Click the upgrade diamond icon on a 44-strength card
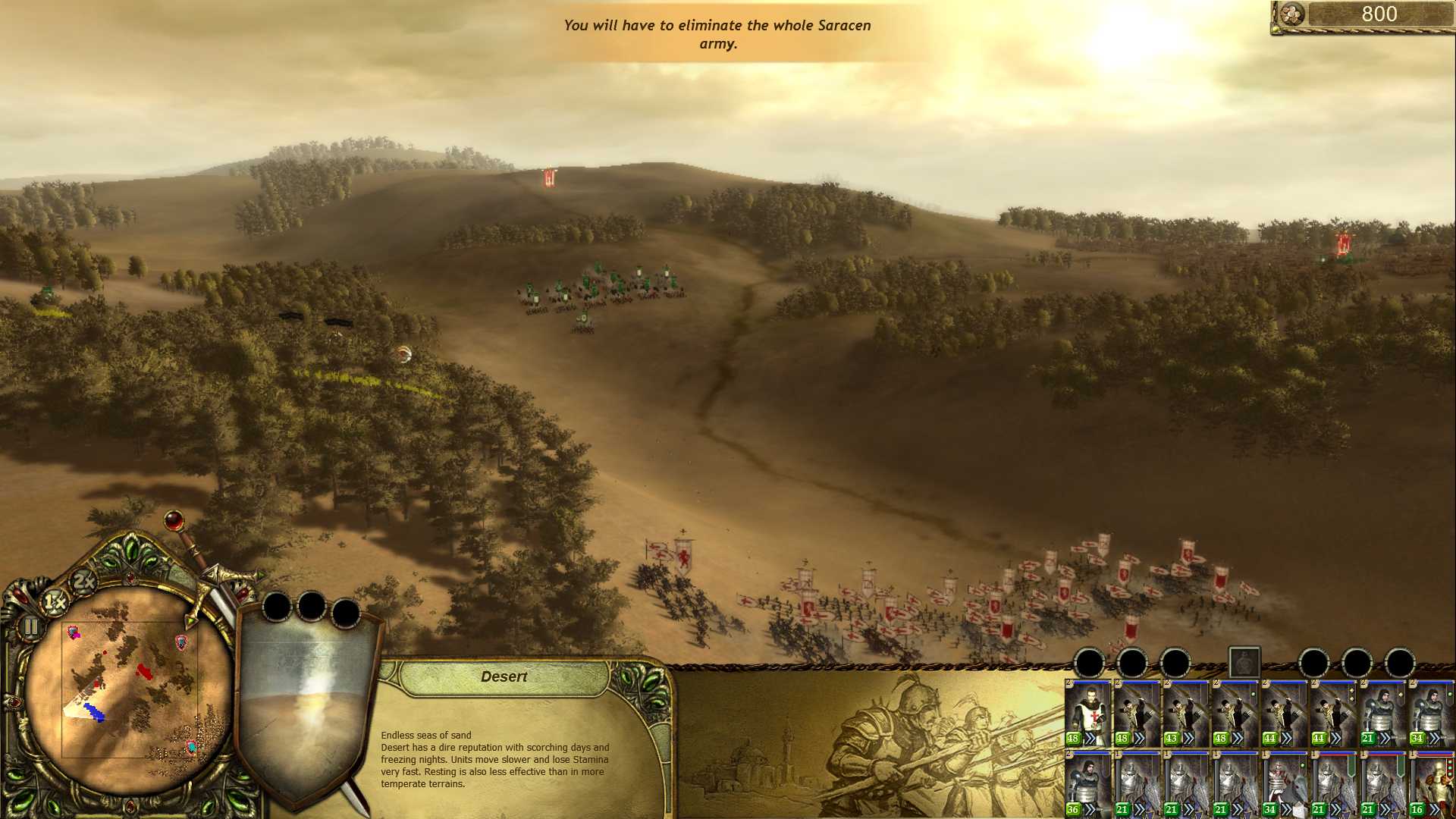1456x819 pixels. click(x=1352, y=692)
